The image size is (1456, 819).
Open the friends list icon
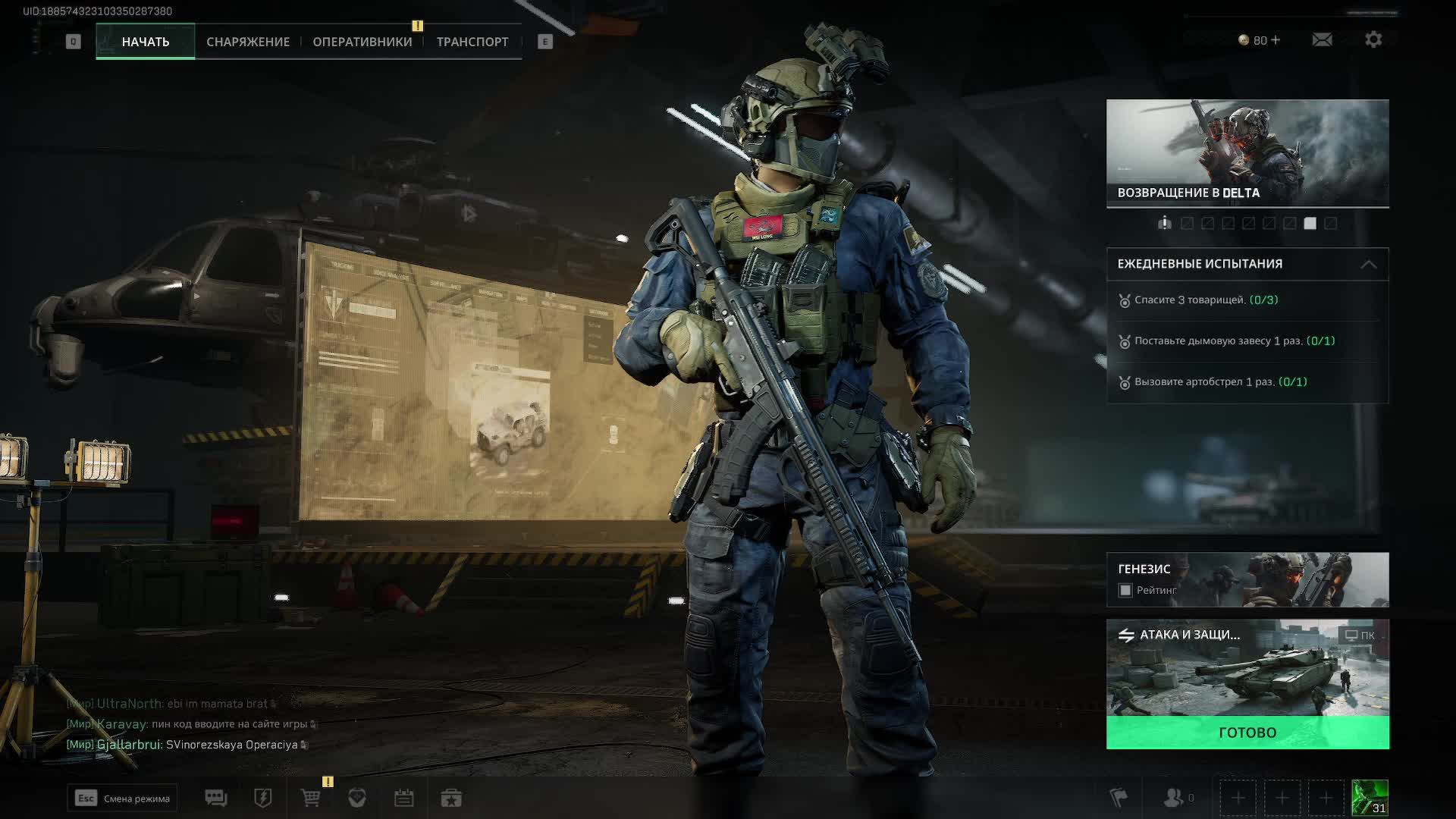pos(1174,798)
